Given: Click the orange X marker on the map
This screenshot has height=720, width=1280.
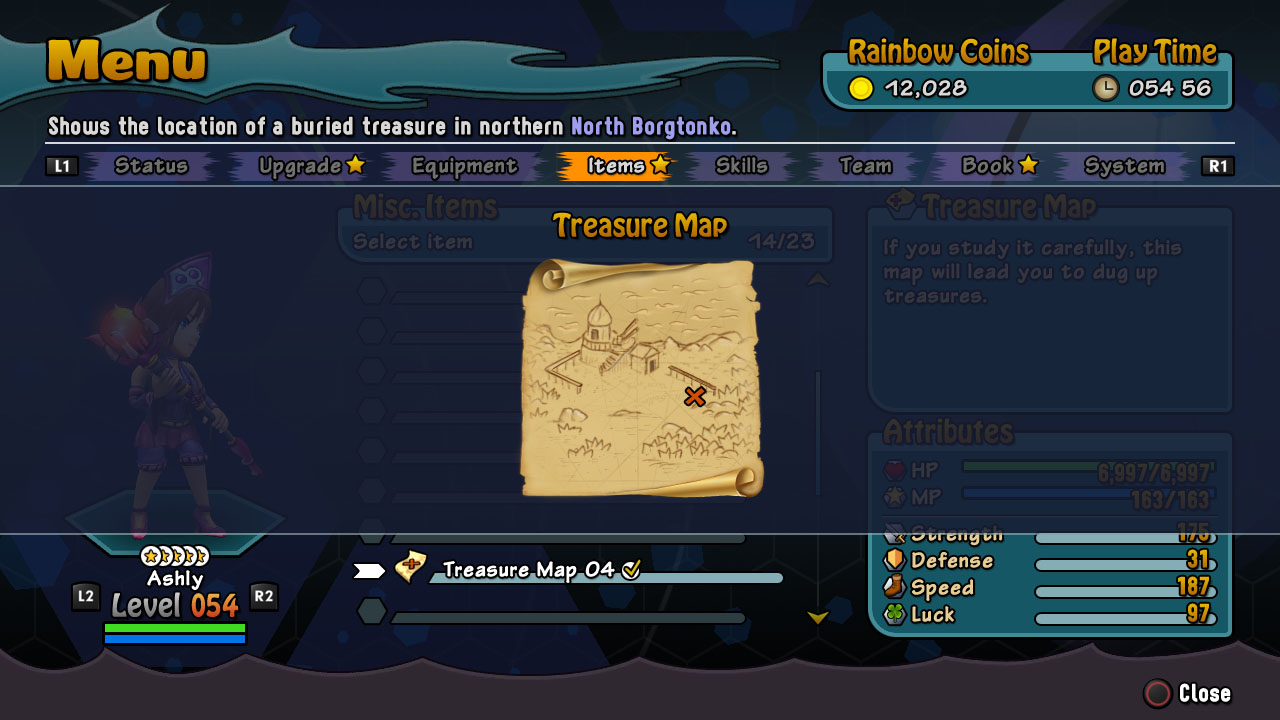Looking at the screenshot, I should click(694, 397).
